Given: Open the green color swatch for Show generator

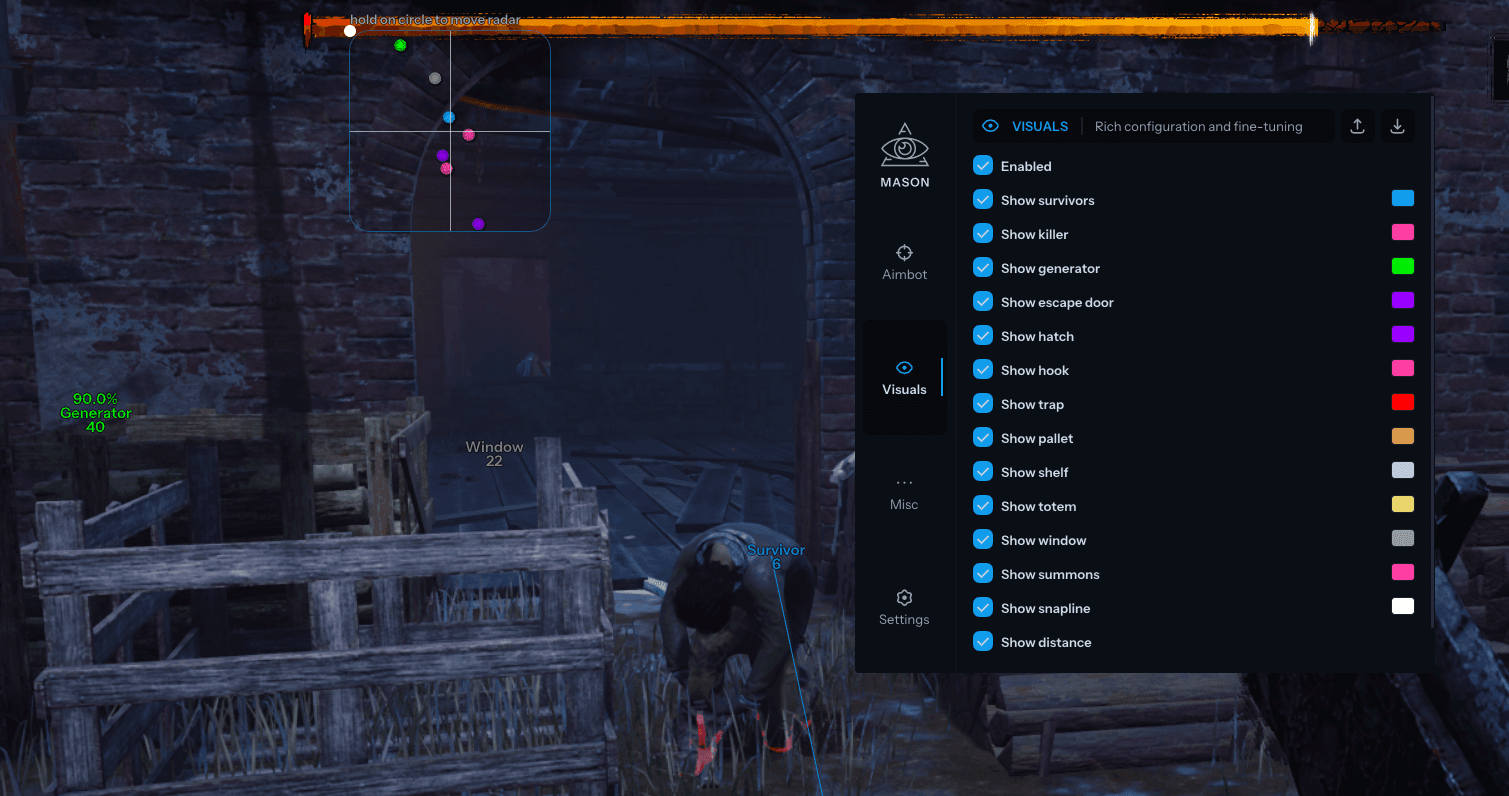Looking at the screenshot, I should point(1402,265).
